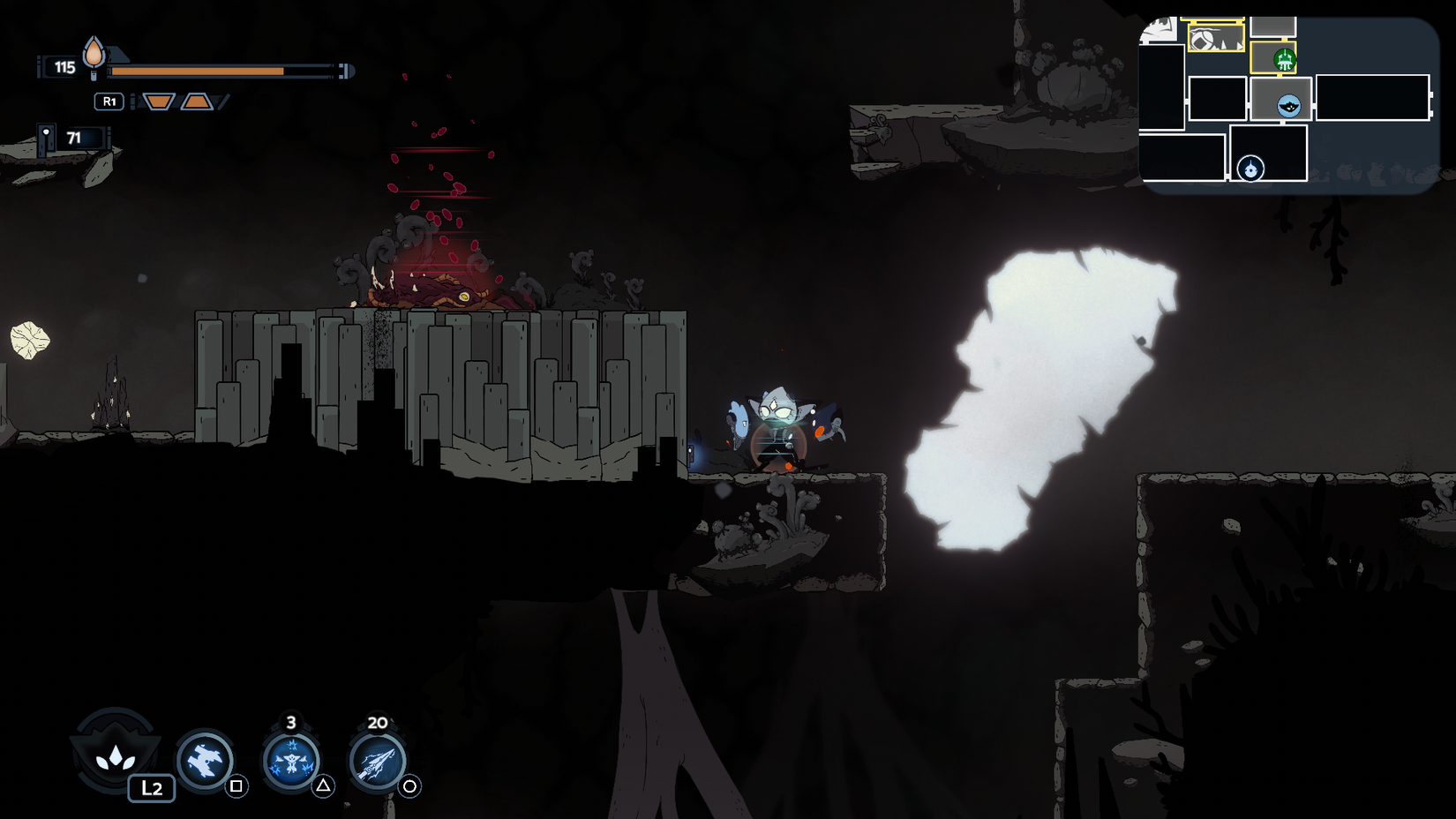Image resolution: width=1456 pixels, height=819 pixels.
Task: Click the glowing lantern marker in the minimap's bottom room
Action: [x=1251, y=169]
